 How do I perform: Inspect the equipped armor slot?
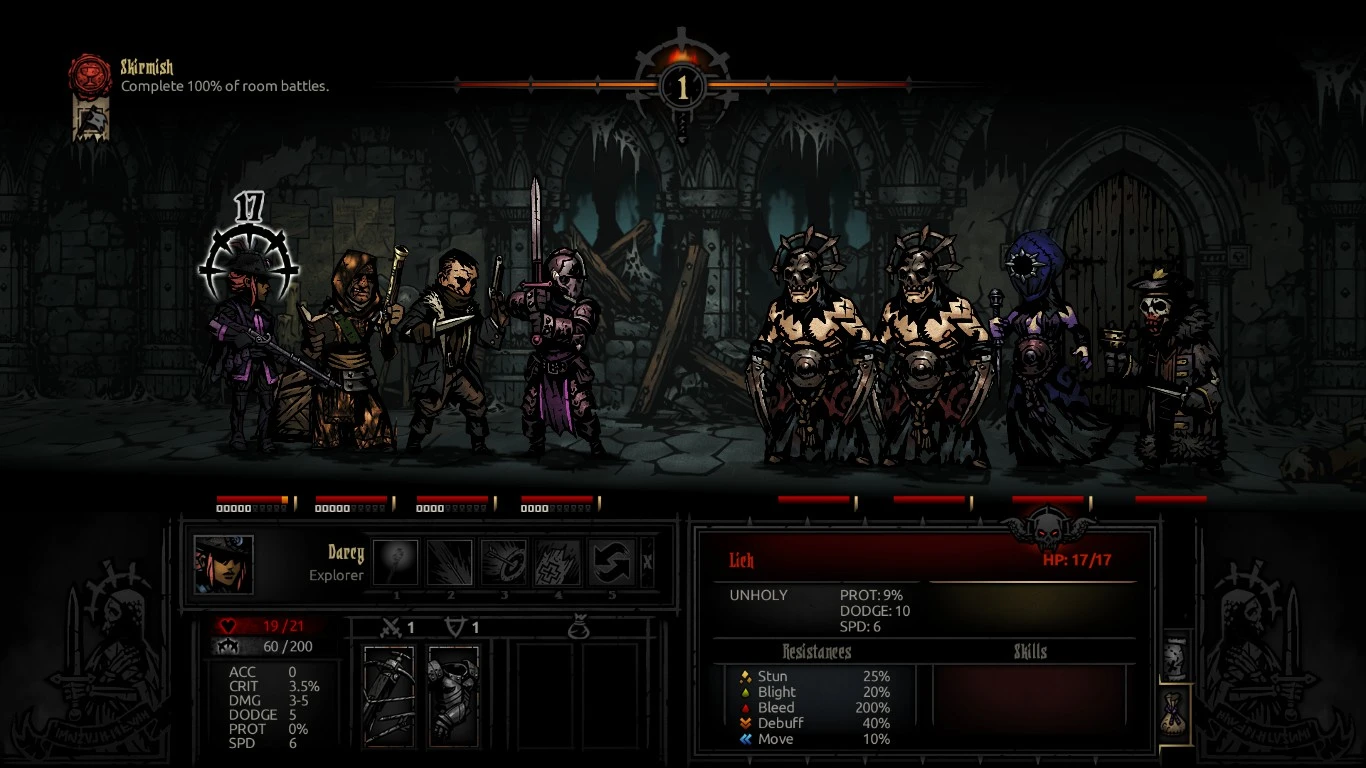[x=453, y=696]
